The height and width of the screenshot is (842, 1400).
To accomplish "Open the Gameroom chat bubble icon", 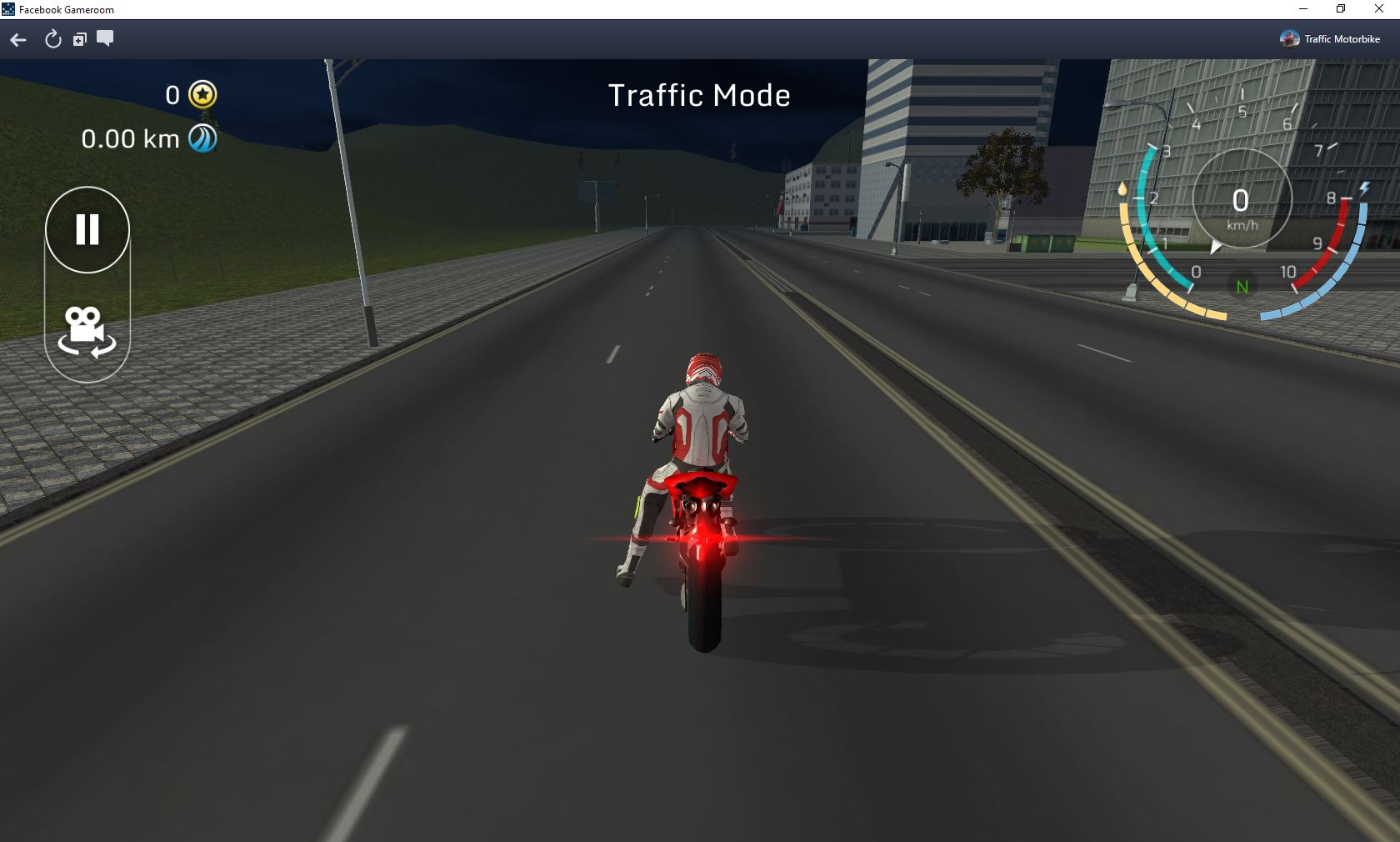I will tap(105, 39).
